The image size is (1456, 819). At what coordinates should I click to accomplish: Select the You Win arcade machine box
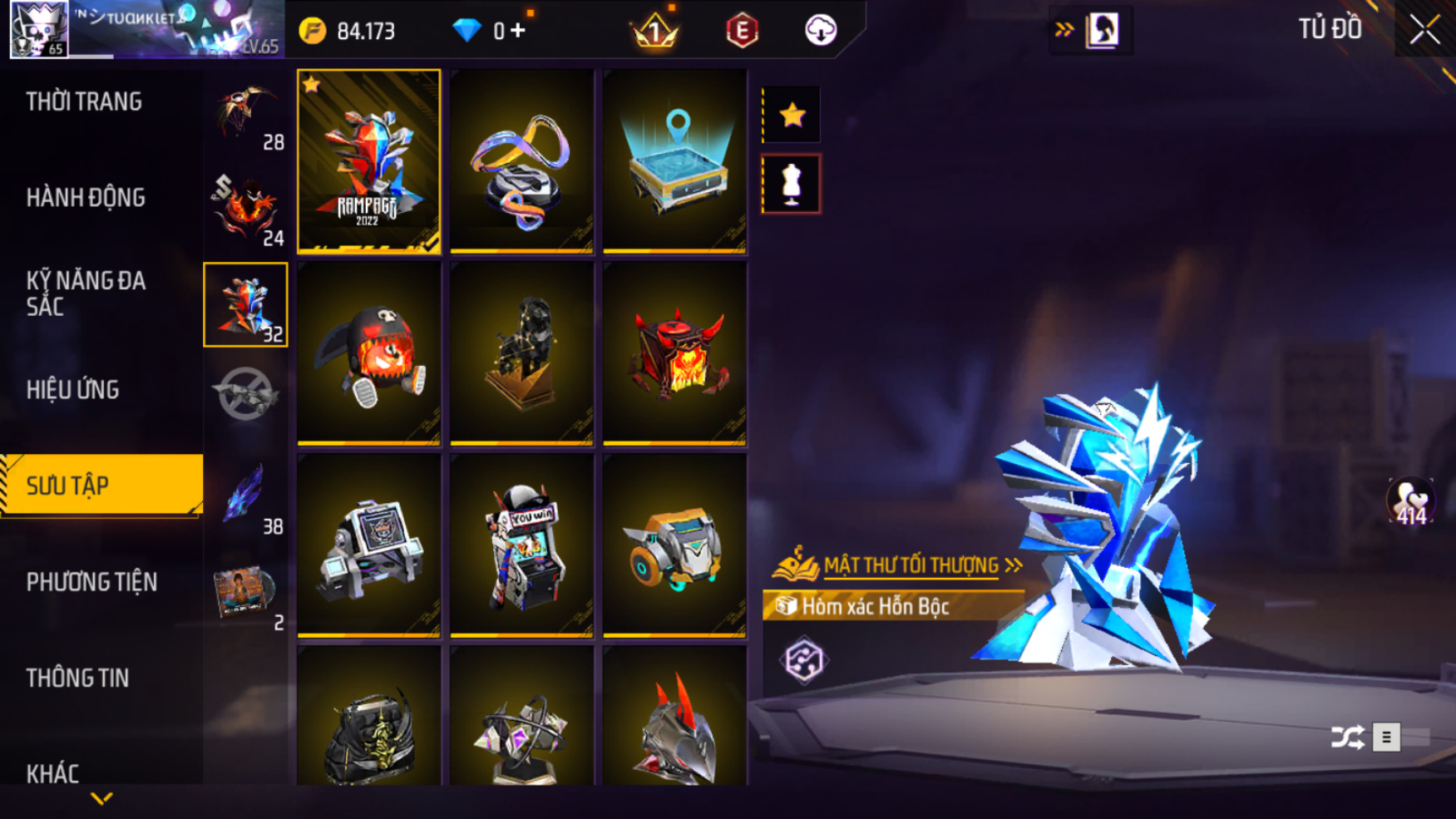click(521, 545)
